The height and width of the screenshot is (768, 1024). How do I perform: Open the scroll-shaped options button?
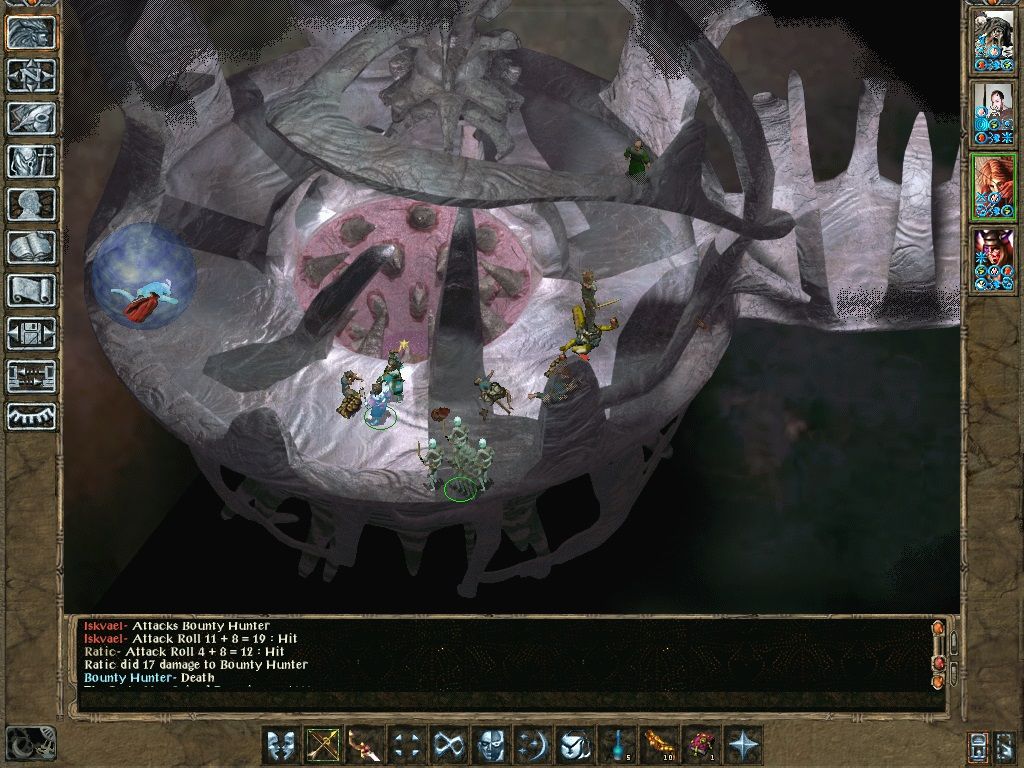point(31,290)
